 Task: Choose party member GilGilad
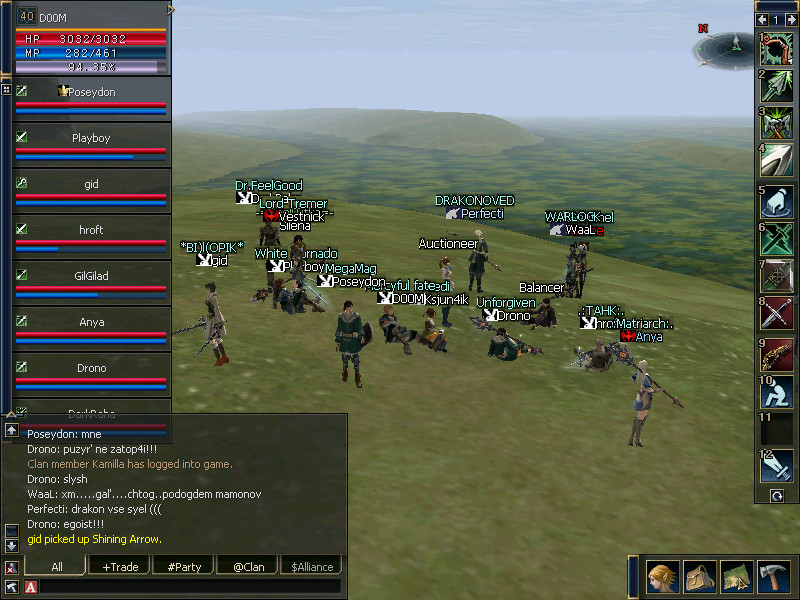(x=91, y=276)
